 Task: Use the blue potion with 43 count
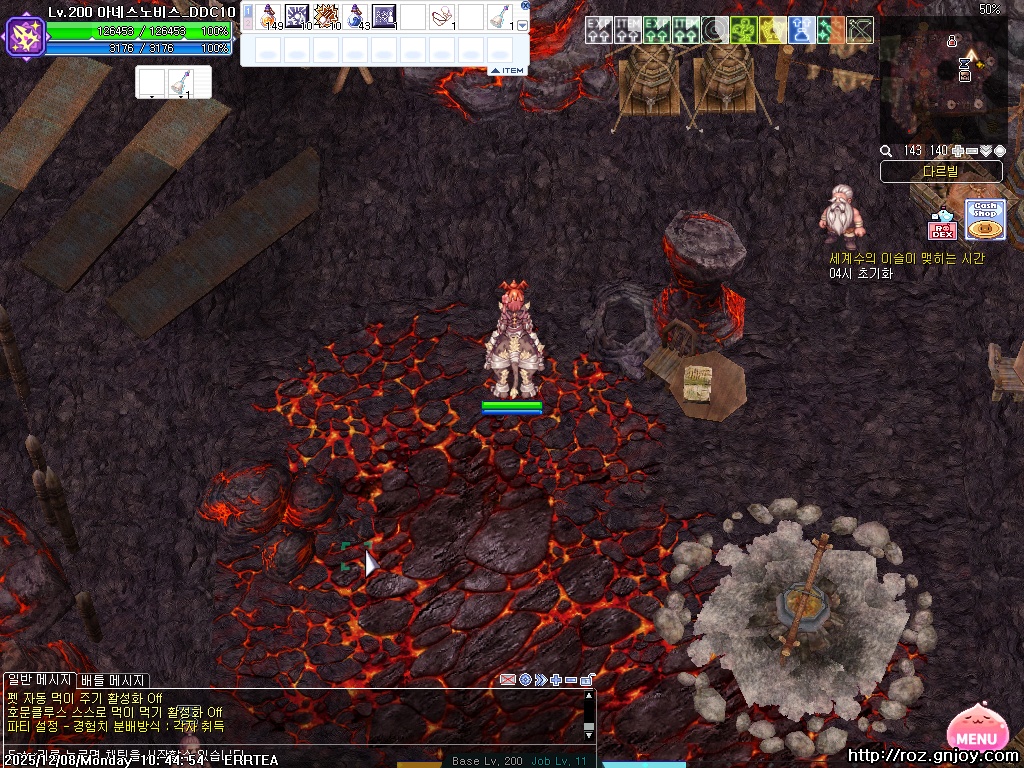tap(356, 16)
